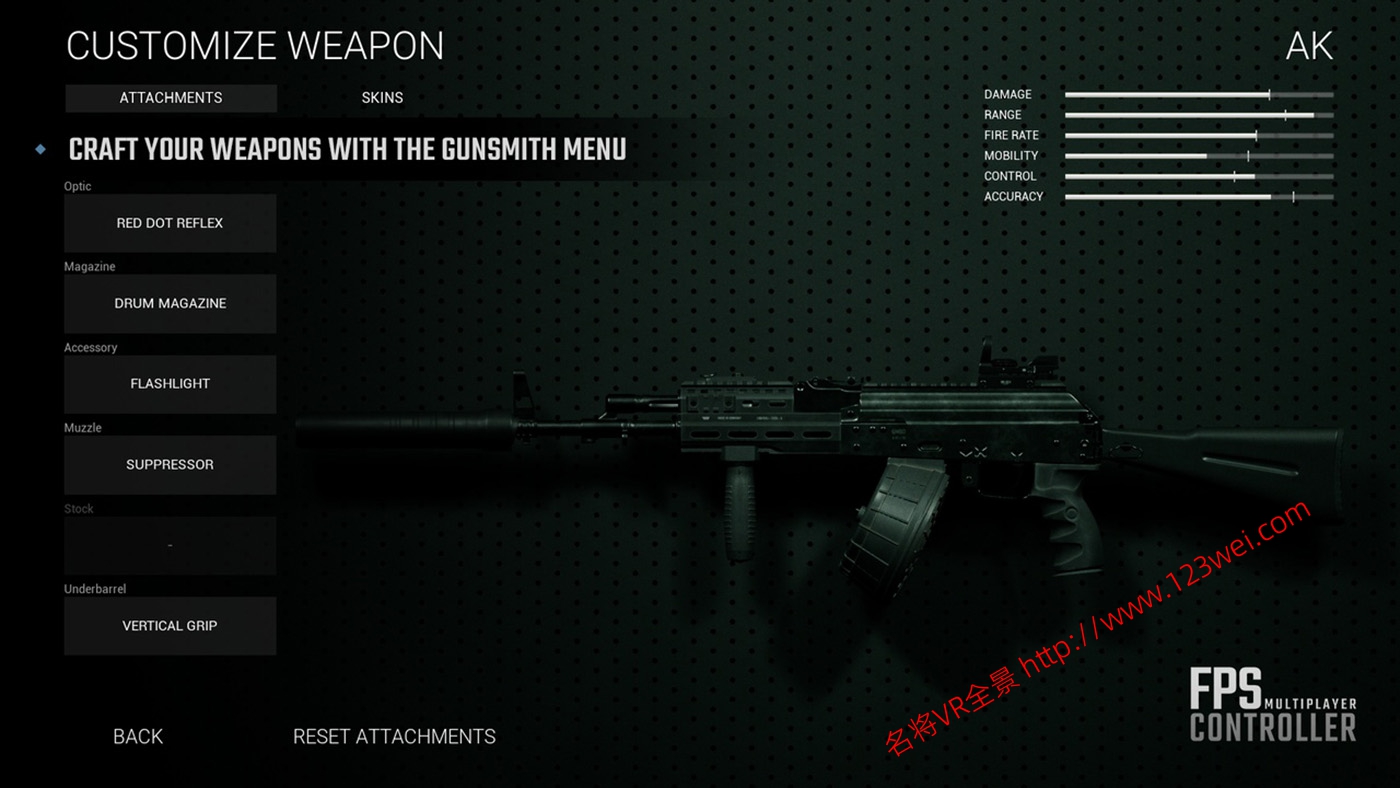Select the Red Dot Reflex optic slot
Screen dimensions: 1400x788
pos(170,223)
